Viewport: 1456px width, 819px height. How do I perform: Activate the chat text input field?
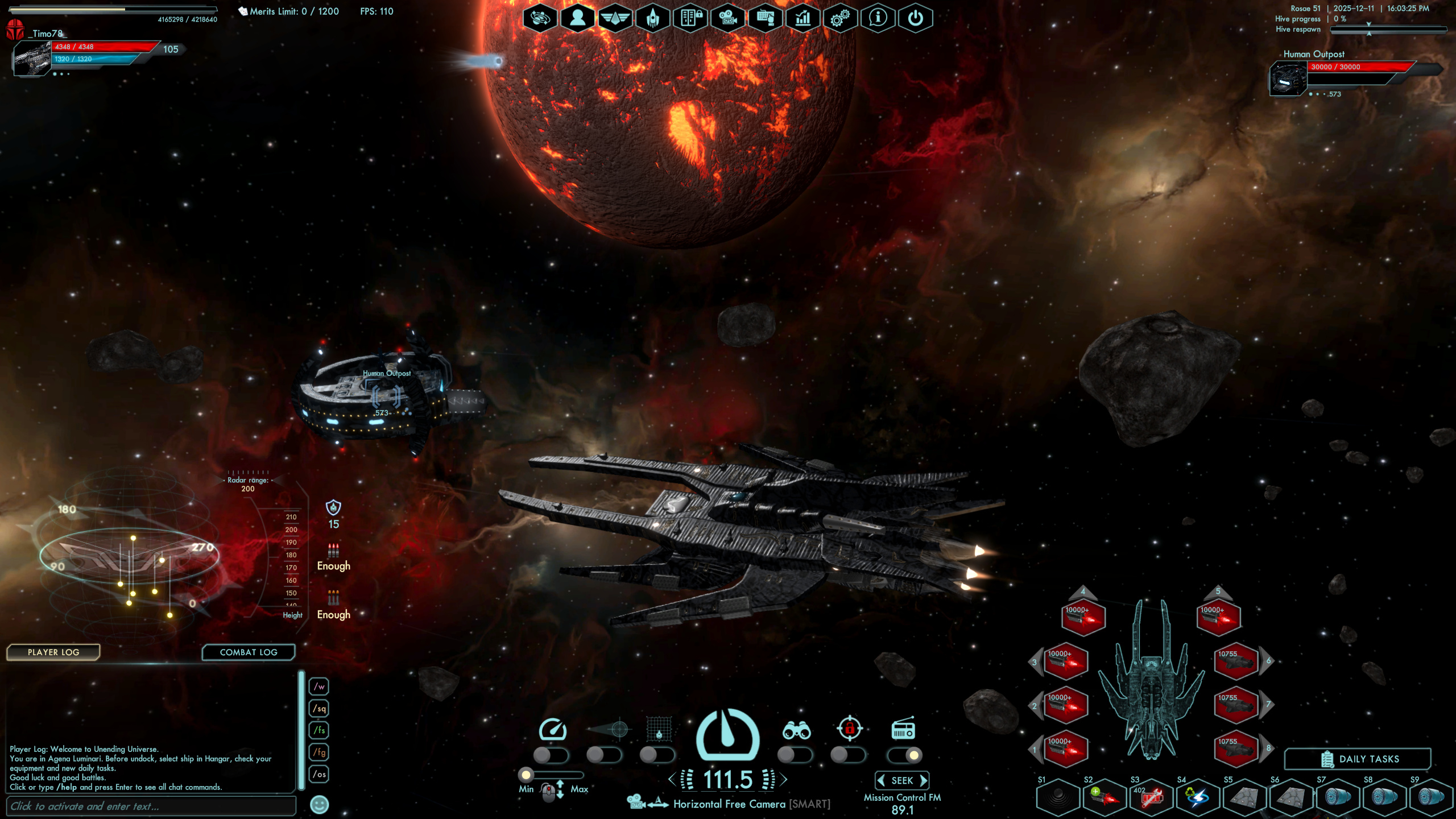coord(151,806)
